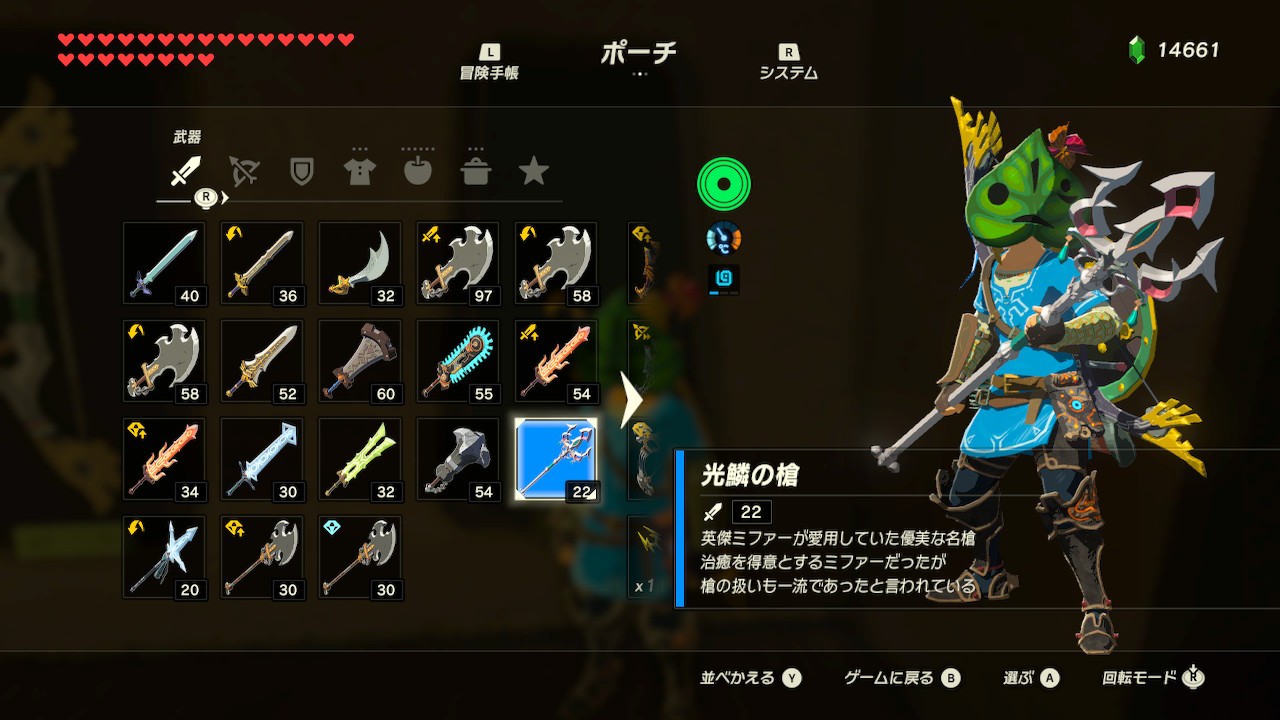Image resolution: width=1280 pixels, height=720 pixels.
Task: Click the white arrow to next inventory page
Action: 631,400
